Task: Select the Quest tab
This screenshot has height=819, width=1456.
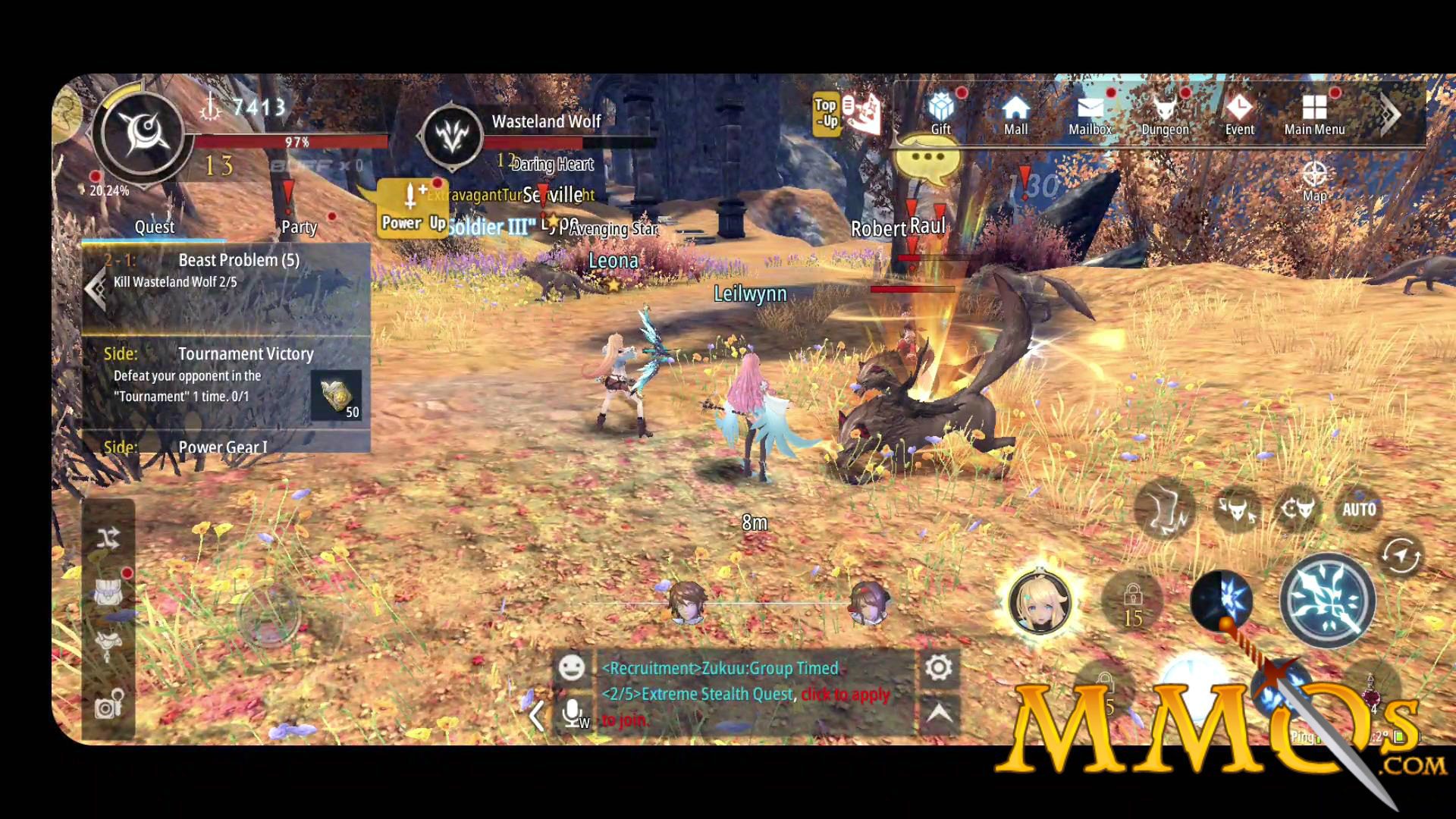Action: 154,226
